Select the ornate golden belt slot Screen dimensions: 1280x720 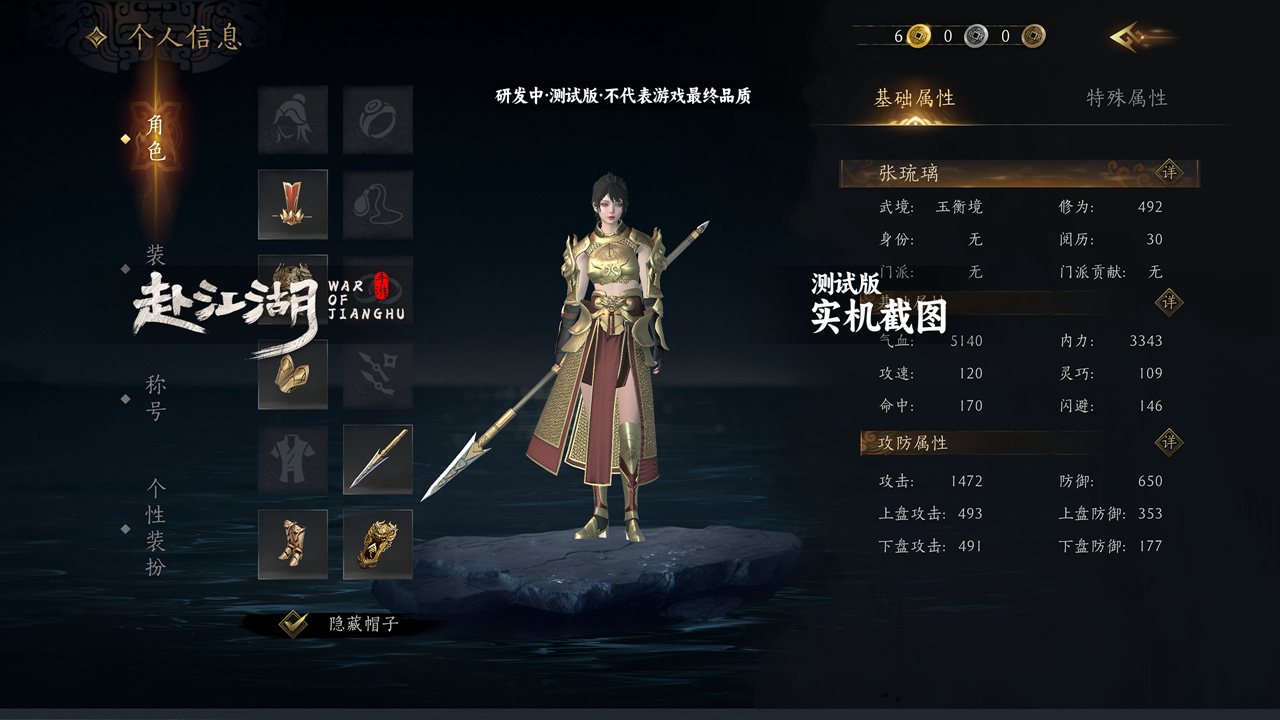[378, 544]
